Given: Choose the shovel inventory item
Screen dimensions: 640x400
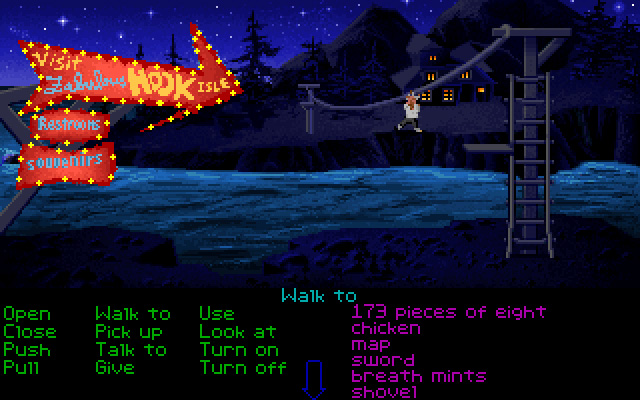Looking at the screenshot, I should 385,392.
